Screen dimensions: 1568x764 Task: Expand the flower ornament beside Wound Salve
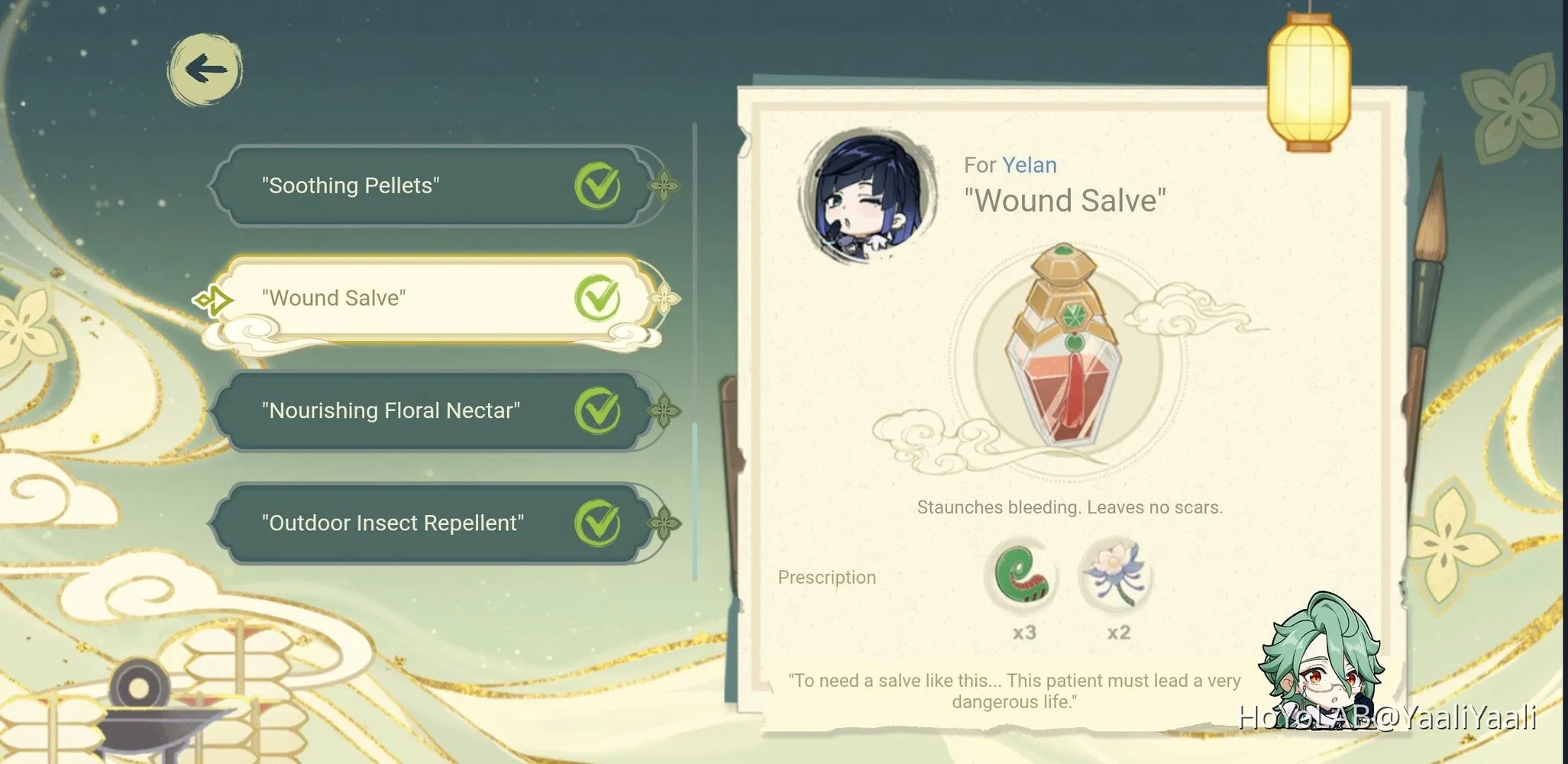point(666,299)
